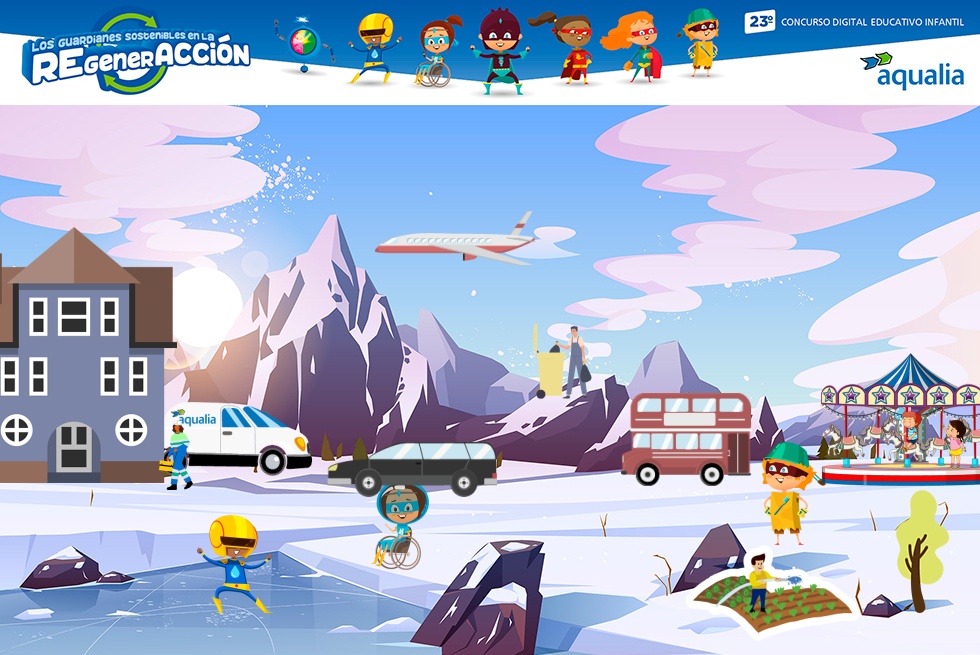Select the orange-haired guardian in the header

coord(634,48)
